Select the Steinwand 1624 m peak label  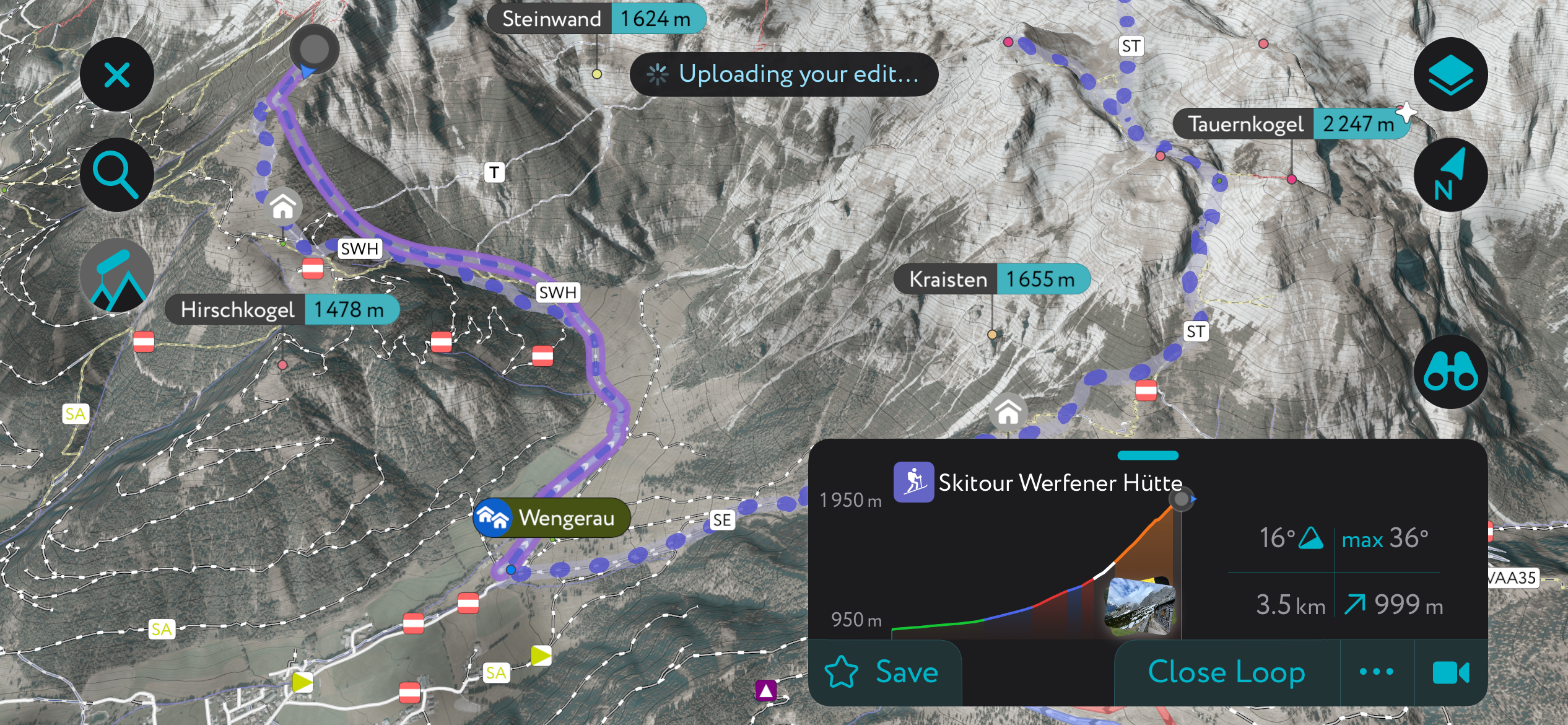click(x=596, y=19)
